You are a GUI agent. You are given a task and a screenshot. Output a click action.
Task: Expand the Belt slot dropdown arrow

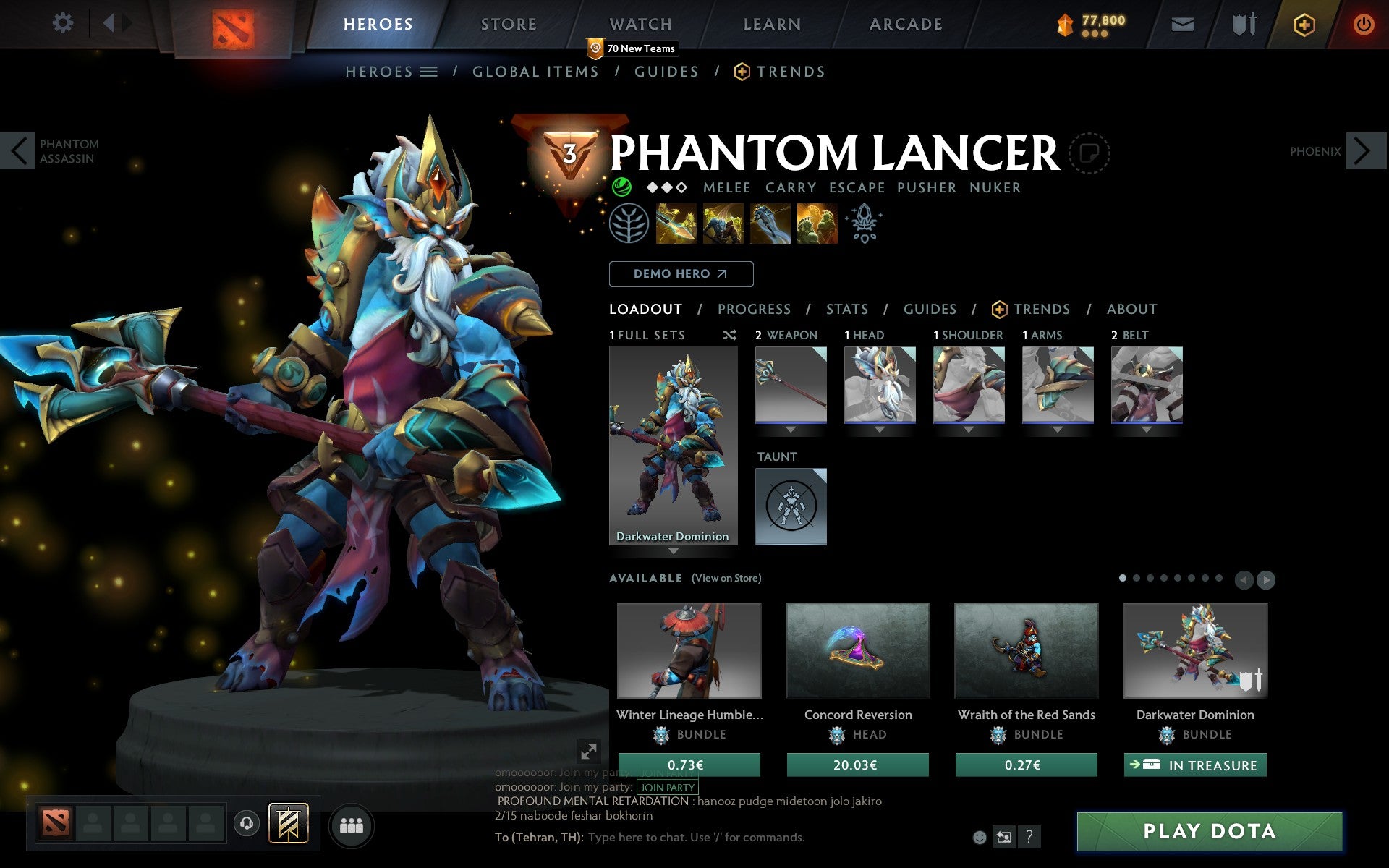(1147, 429)
